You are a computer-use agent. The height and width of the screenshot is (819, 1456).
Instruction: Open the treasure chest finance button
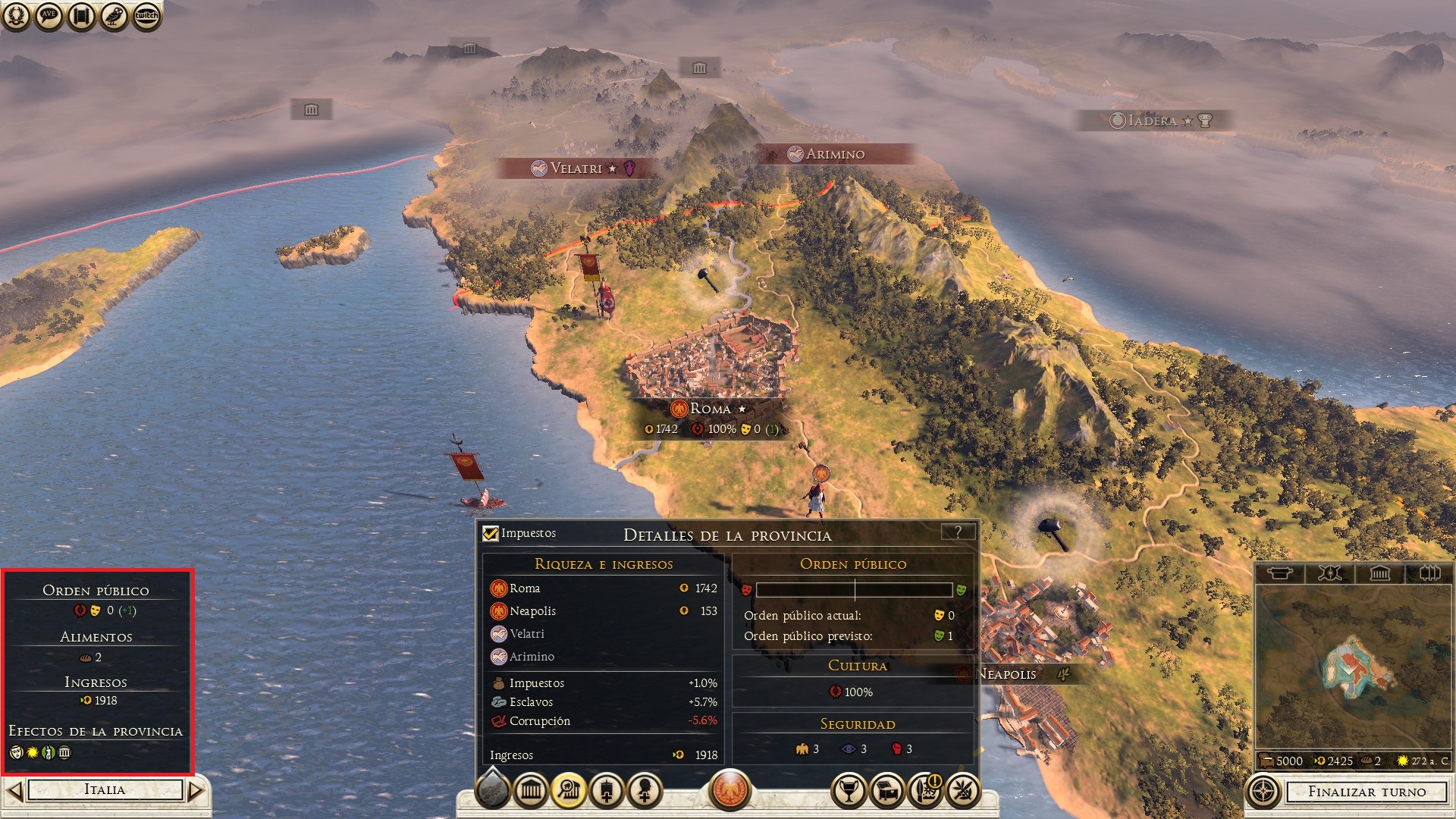(x=887, y=792)
